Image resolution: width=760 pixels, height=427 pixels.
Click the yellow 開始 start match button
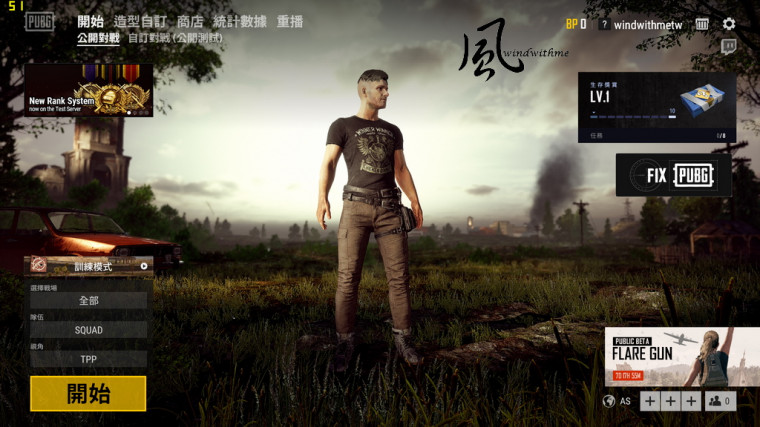(88, 393)
